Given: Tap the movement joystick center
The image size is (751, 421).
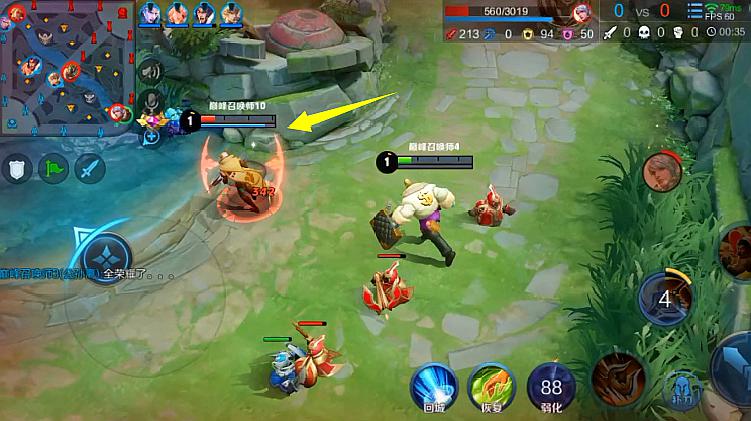Looking at the screenshot, I should (106, 258).
